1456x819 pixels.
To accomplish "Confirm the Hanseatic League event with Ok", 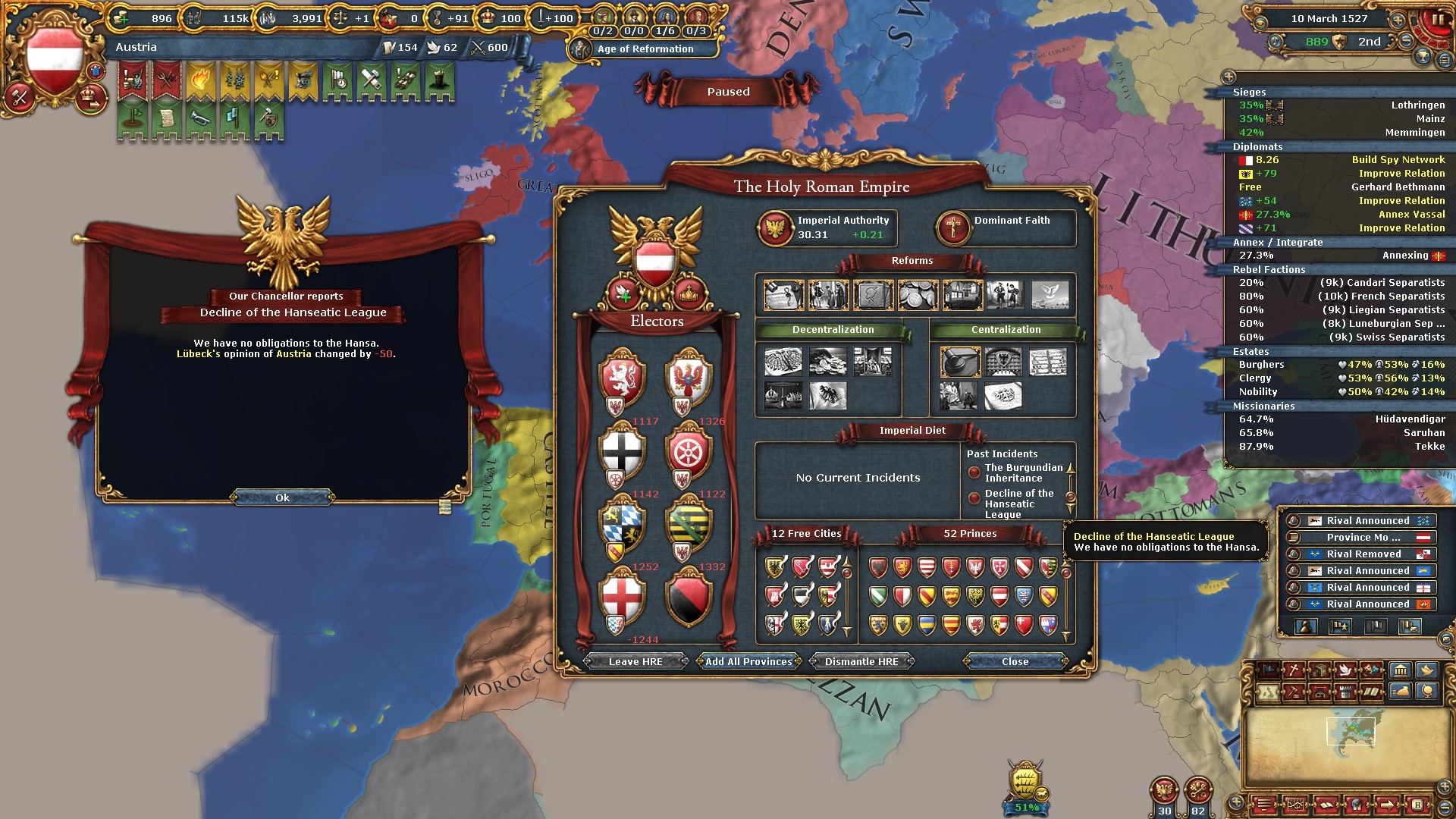I will pyautogui.click(x=282, y=497).
